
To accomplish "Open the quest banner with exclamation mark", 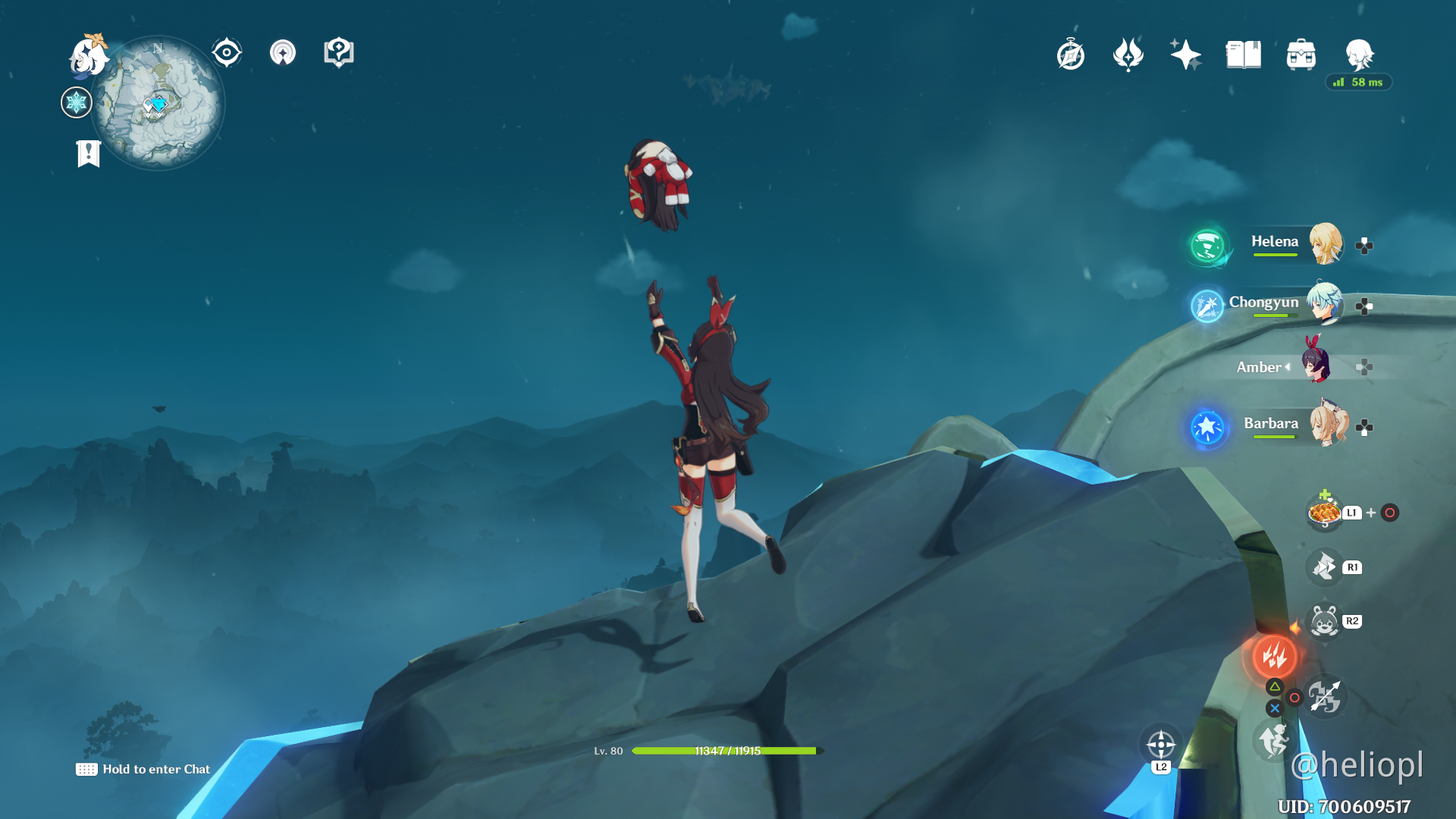I will pyautogui.click(x=89, y=153).
